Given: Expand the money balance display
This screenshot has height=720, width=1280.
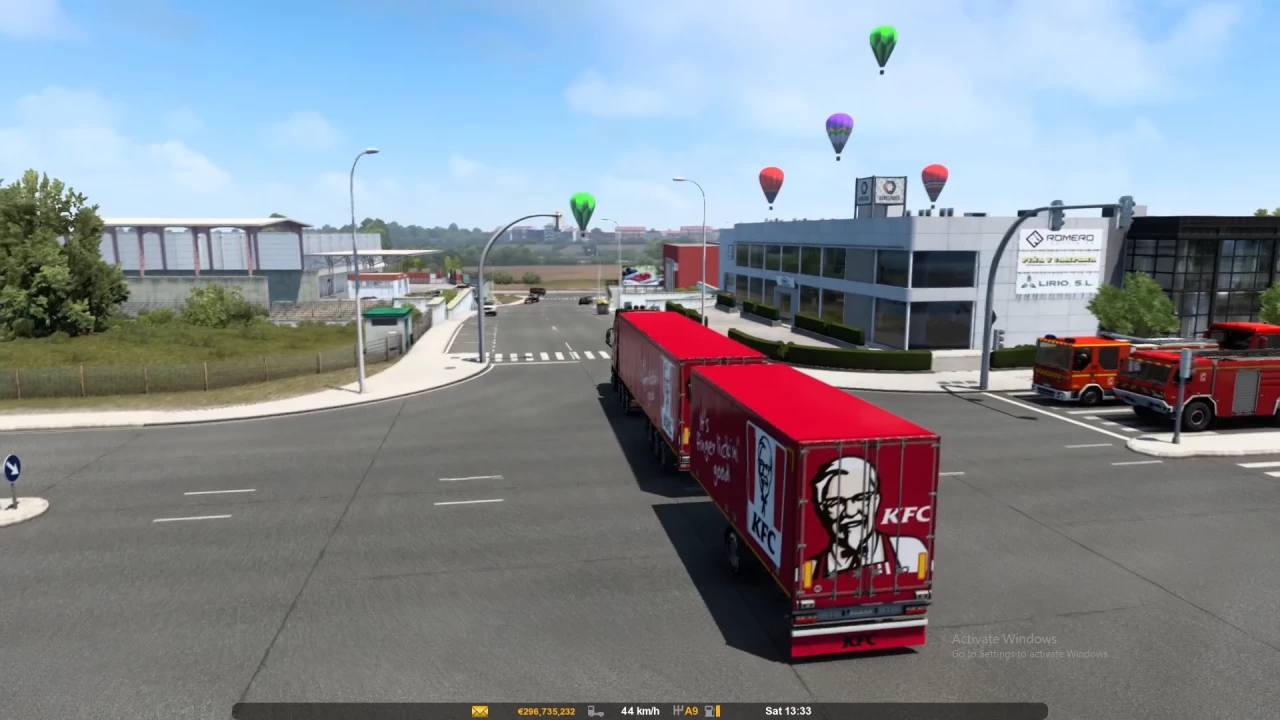Looking at the screenshot, I should click(x=545, y=710).
